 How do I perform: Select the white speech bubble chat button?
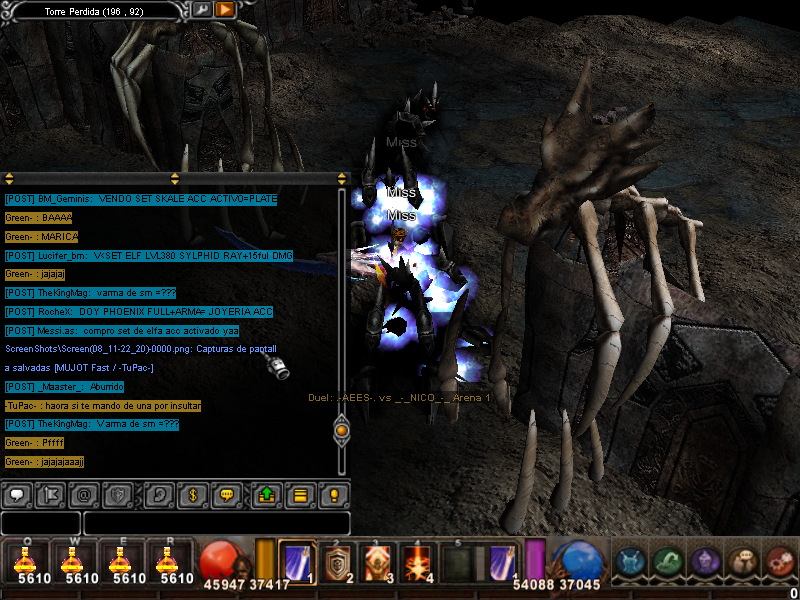[18, 494]
